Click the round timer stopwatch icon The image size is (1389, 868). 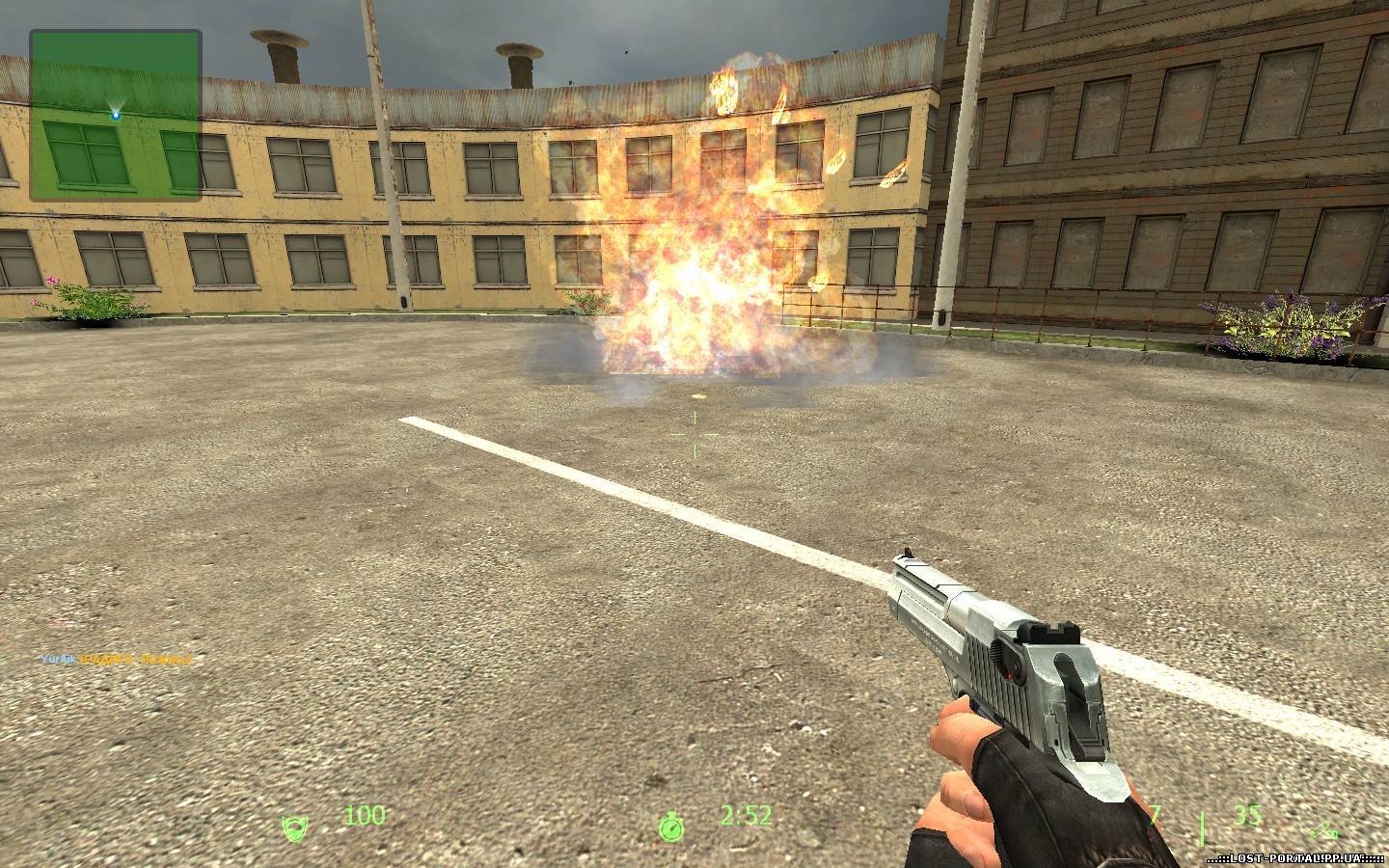(x=671, y=826)
